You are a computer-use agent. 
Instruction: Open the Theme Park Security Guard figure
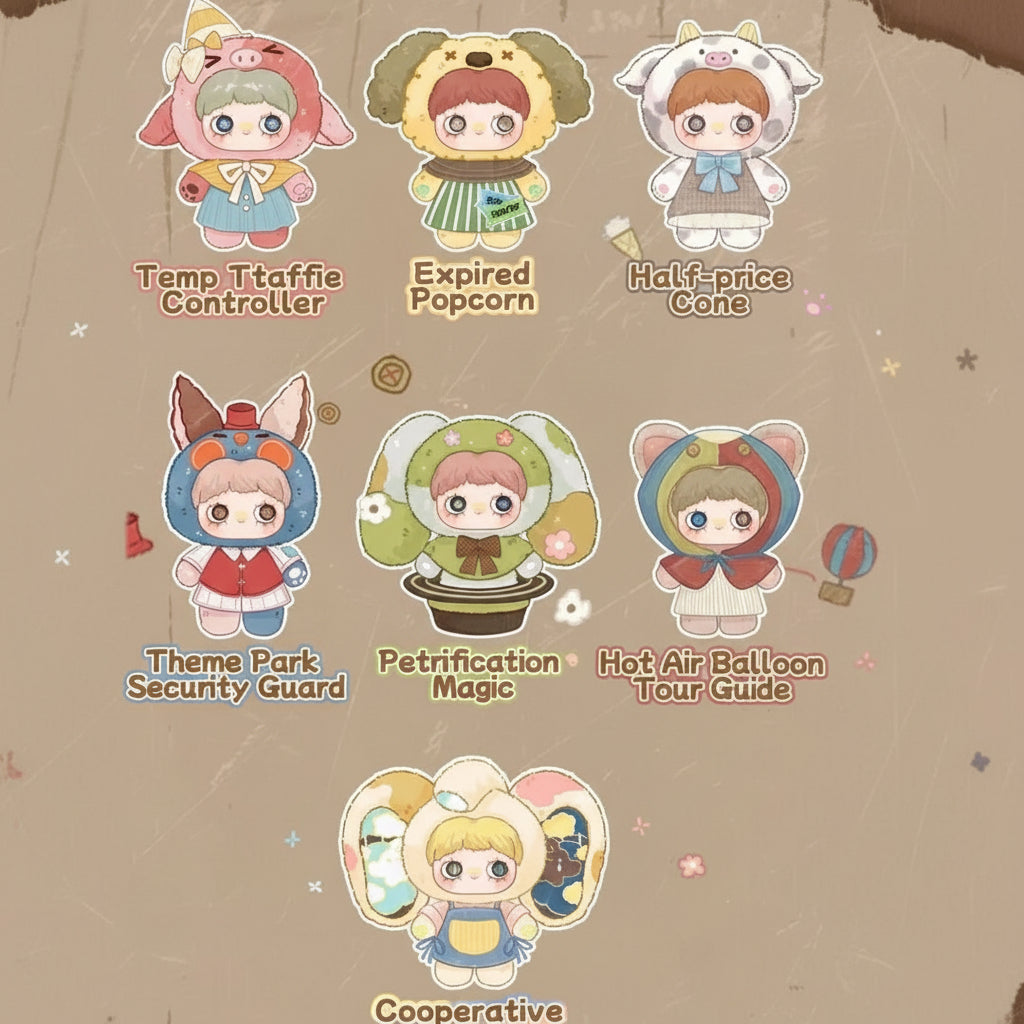click(x=241, y=510)
